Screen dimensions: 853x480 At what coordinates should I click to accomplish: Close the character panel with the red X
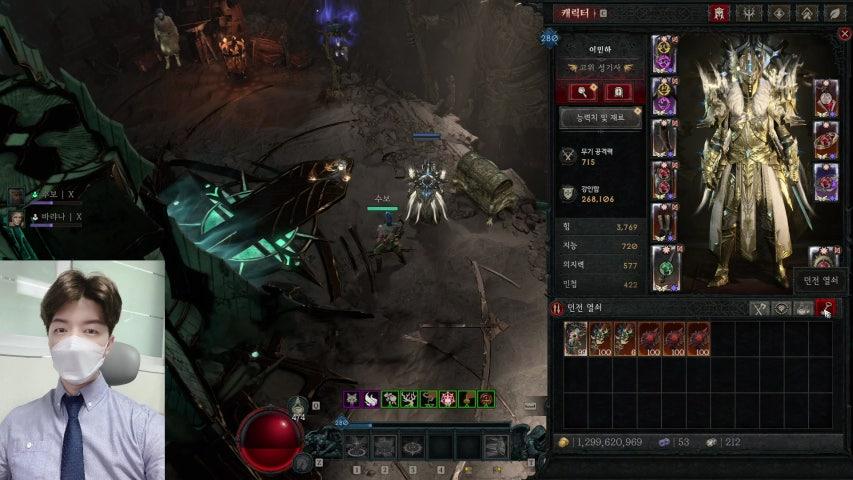(845, 35)
